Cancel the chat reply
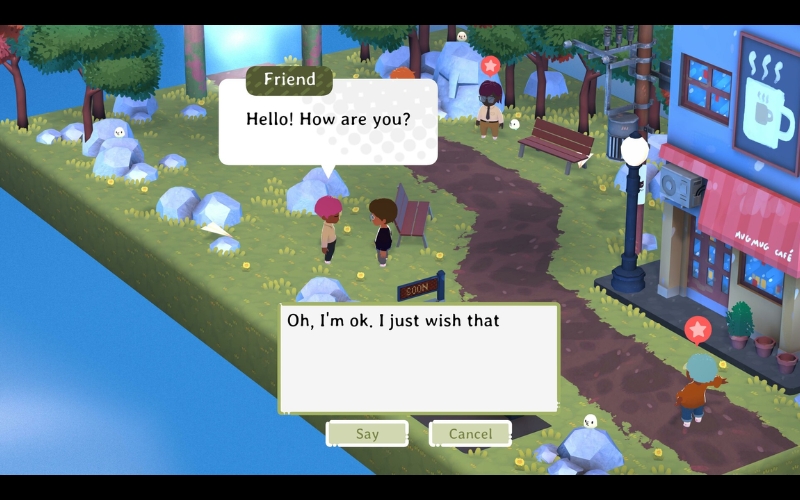800x500 pixels. tap(470, 434)
